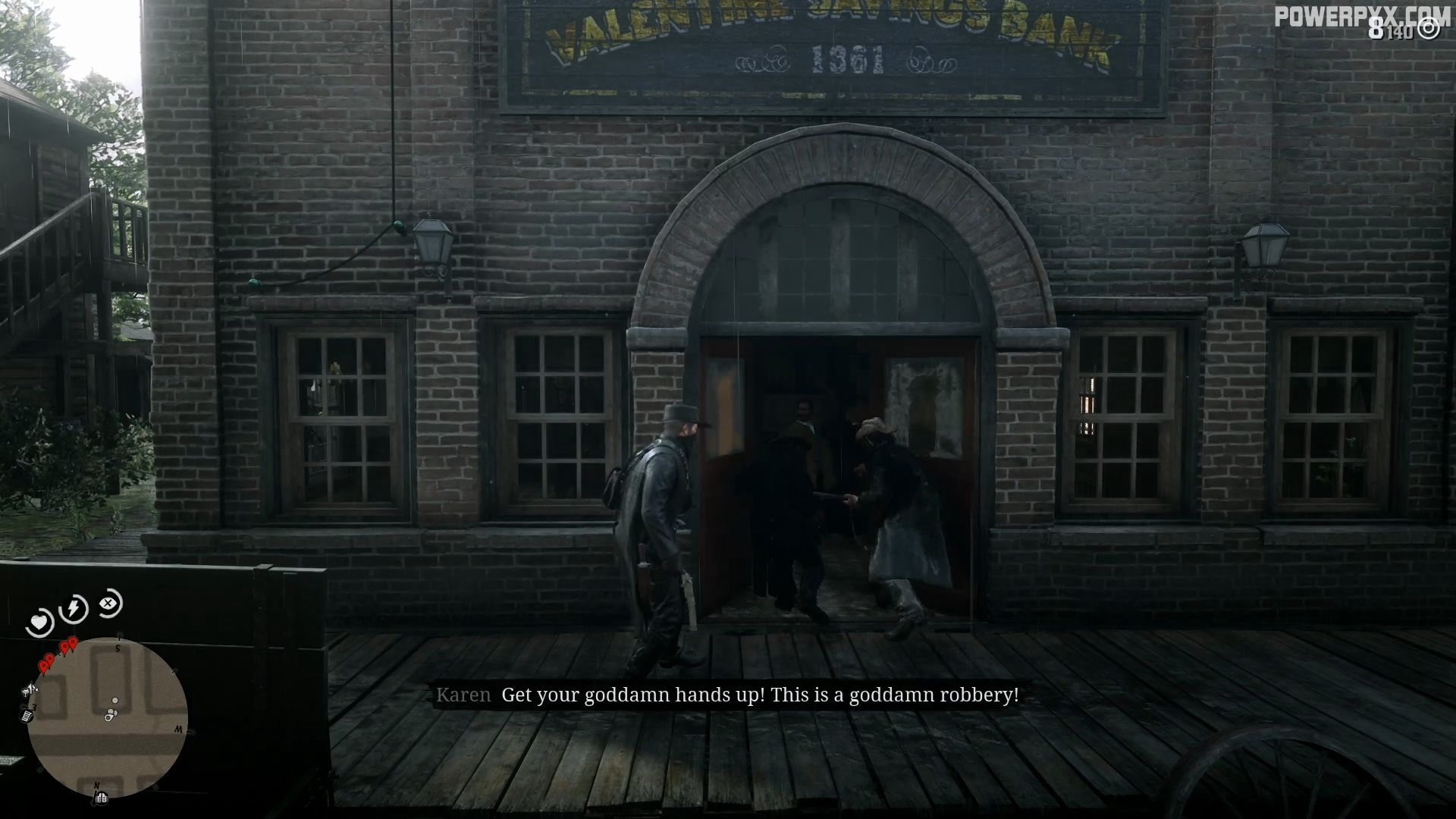Click the N compass marker at minimap bottom
The width and height of the screenshot is (1456, 819).
(x=96, y=786)
